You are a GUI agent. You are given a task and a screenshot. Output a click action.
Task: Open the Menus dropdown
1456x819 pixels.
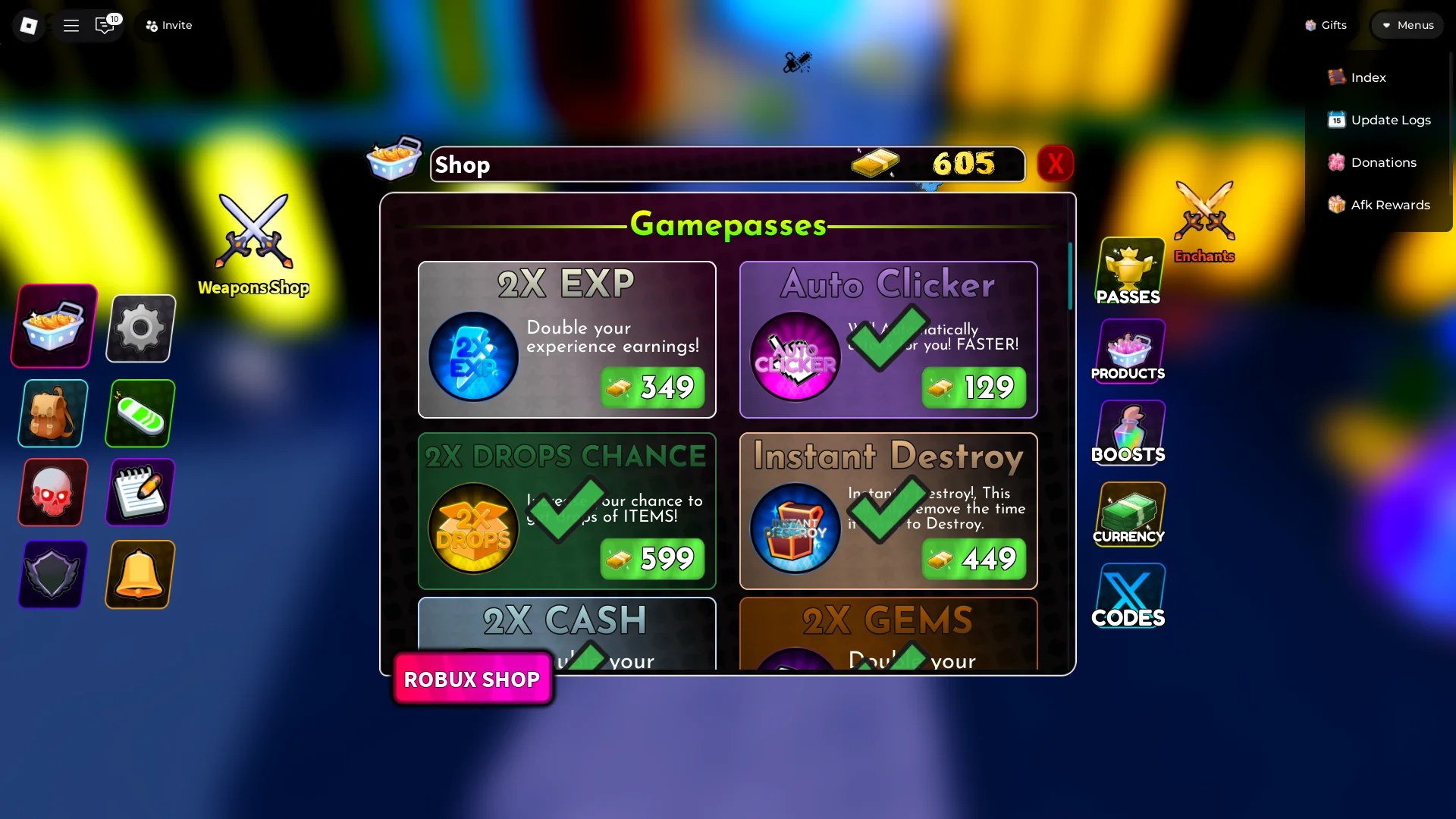(x=1408, y=24)
